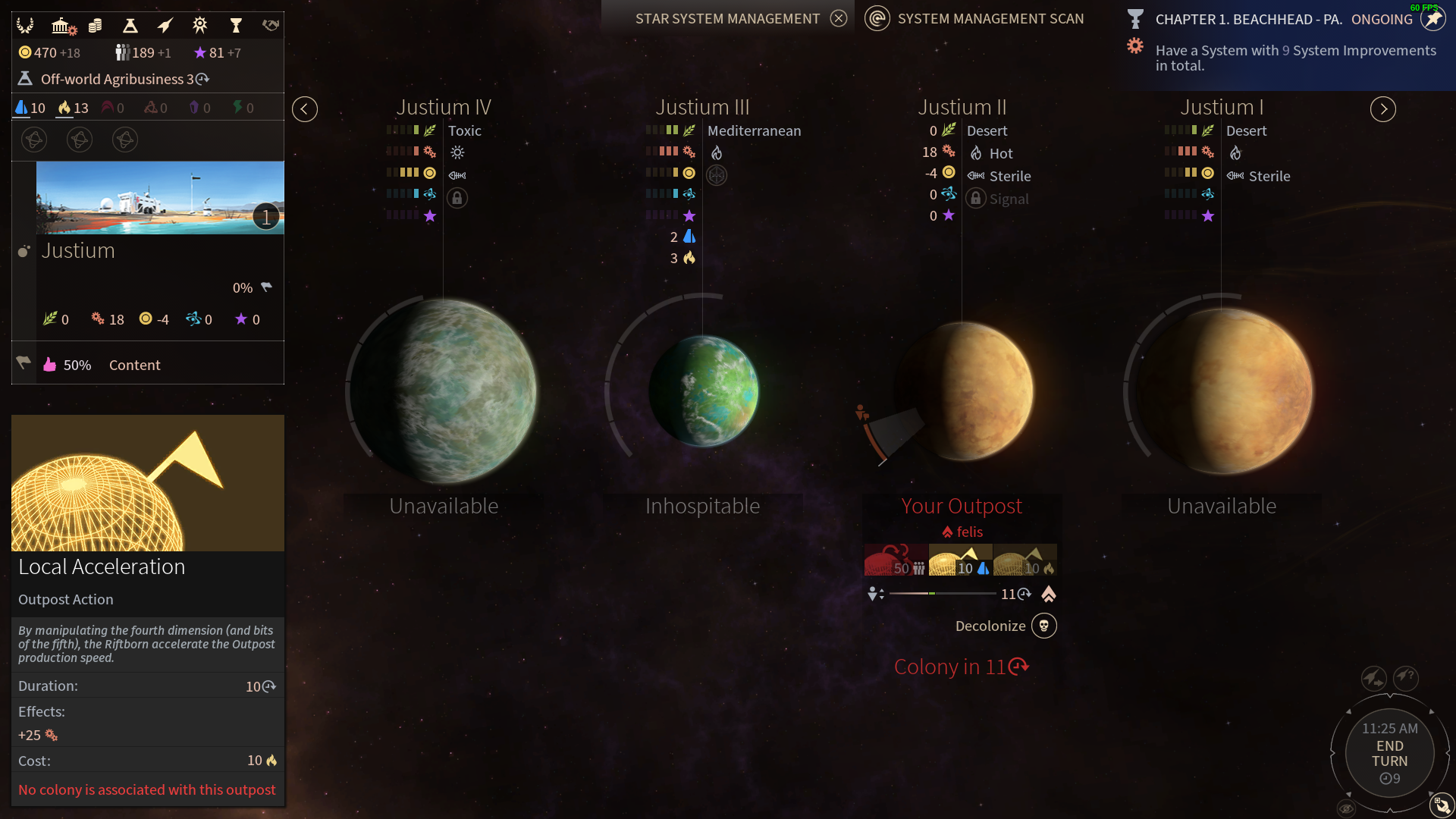Pin the Chapter 1 Beachhead quest
Viewport: 1456px width, 819px height.
(1432, 19)
